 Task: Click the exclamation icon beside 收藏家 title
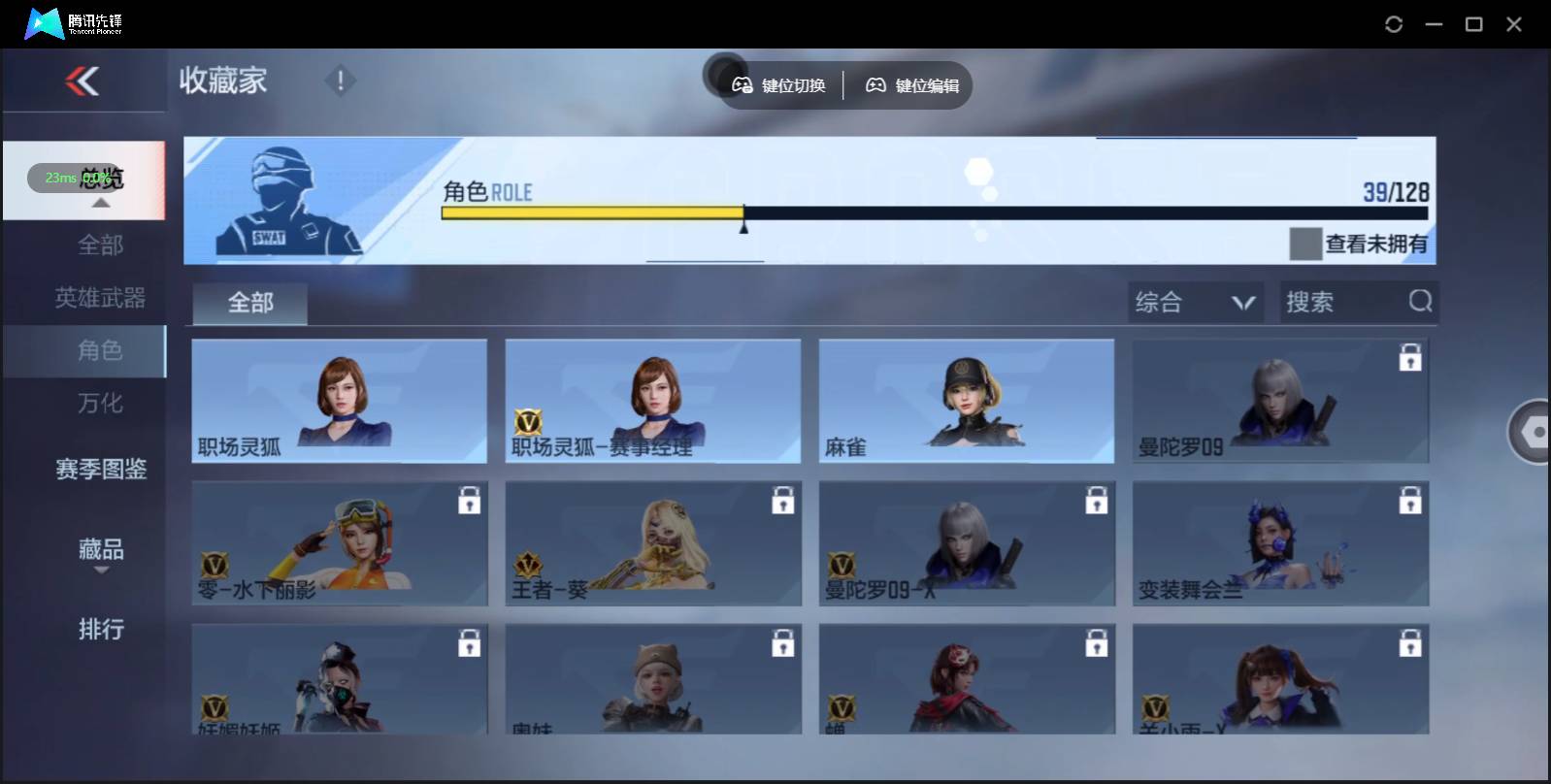(x=340, y=81)
